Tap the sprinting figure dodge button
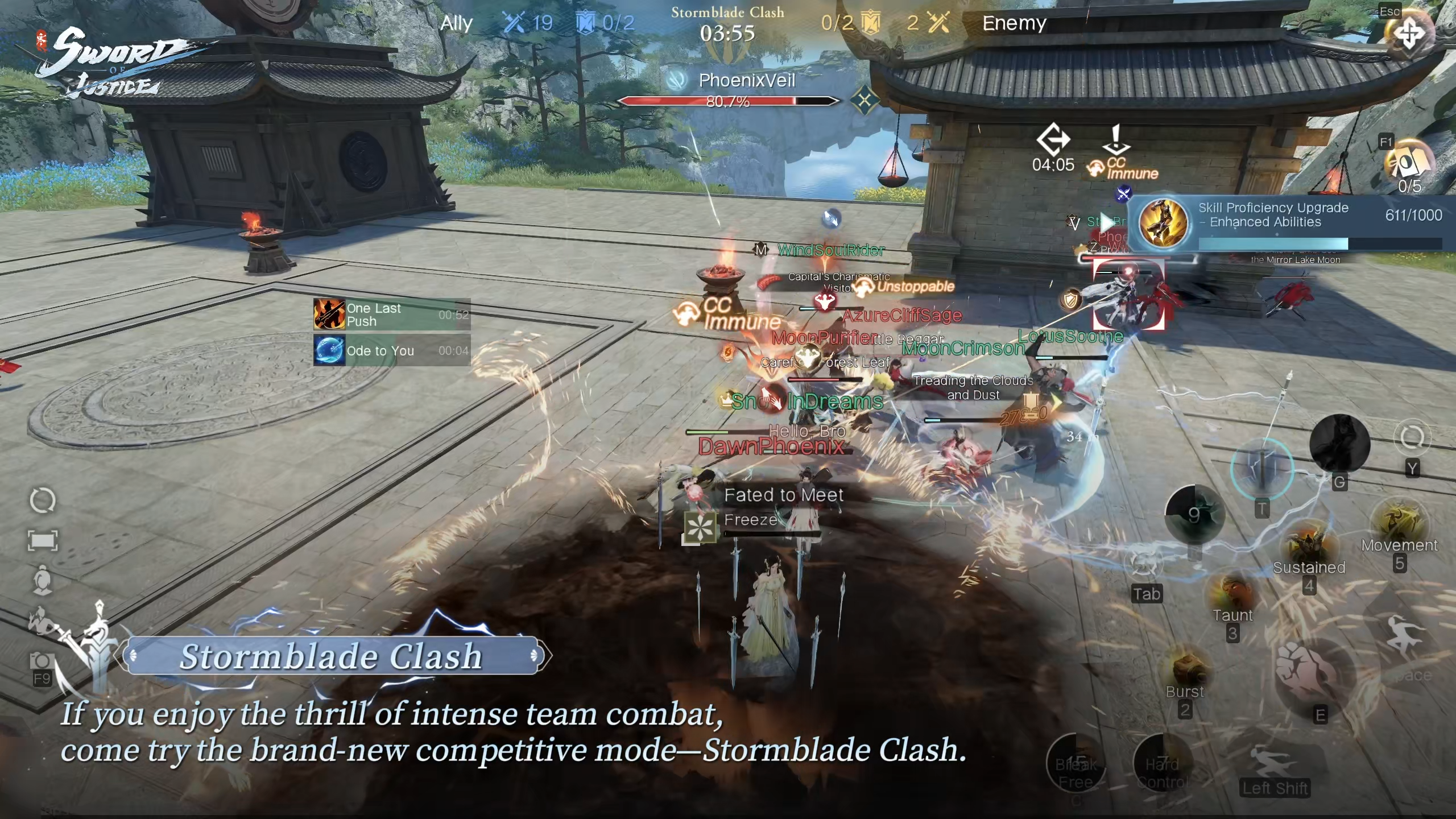Screen dimensions: 1456x819 click(x=1275, y=762)
